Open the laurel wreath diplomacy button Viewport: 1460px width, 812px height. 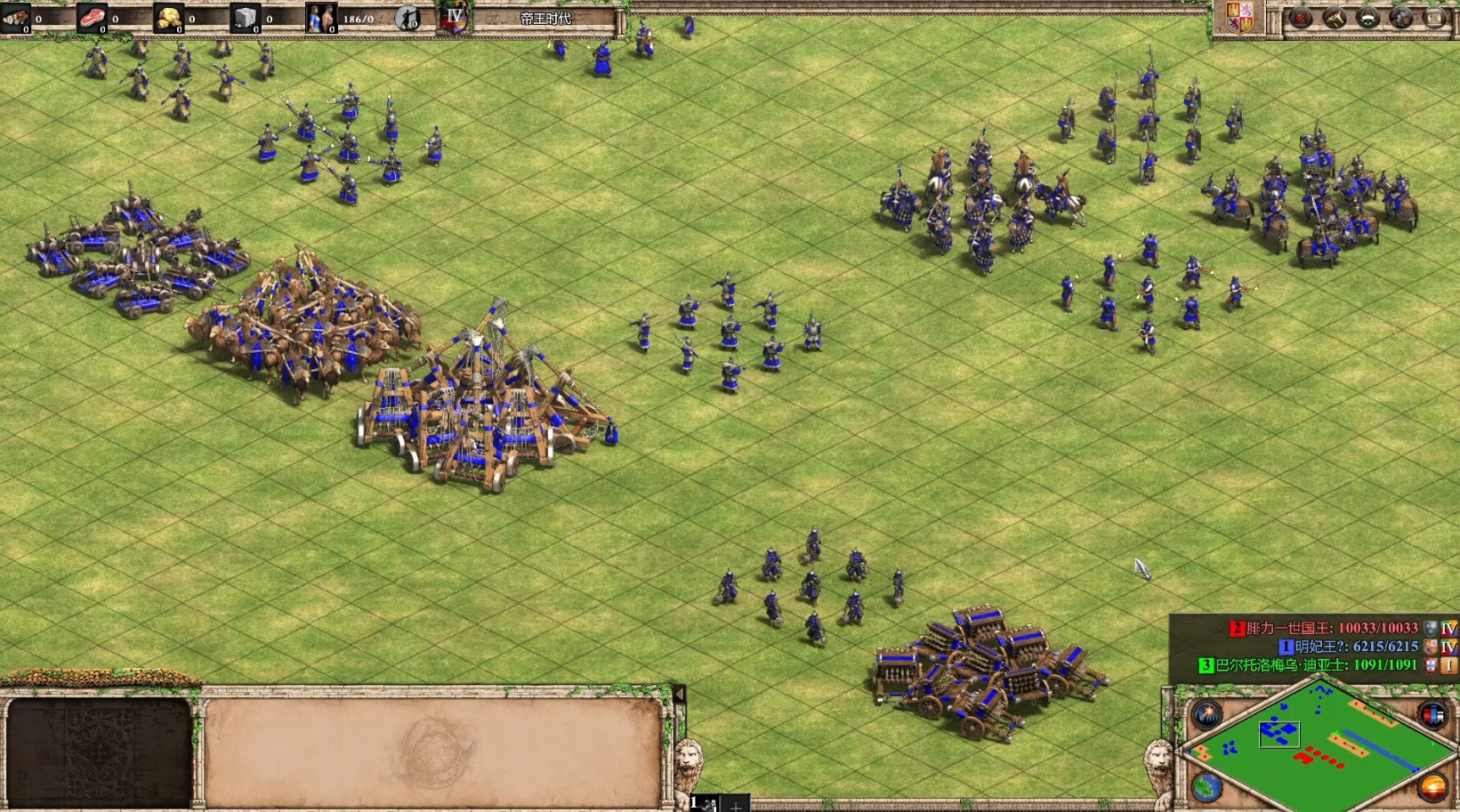[1367, 18]
